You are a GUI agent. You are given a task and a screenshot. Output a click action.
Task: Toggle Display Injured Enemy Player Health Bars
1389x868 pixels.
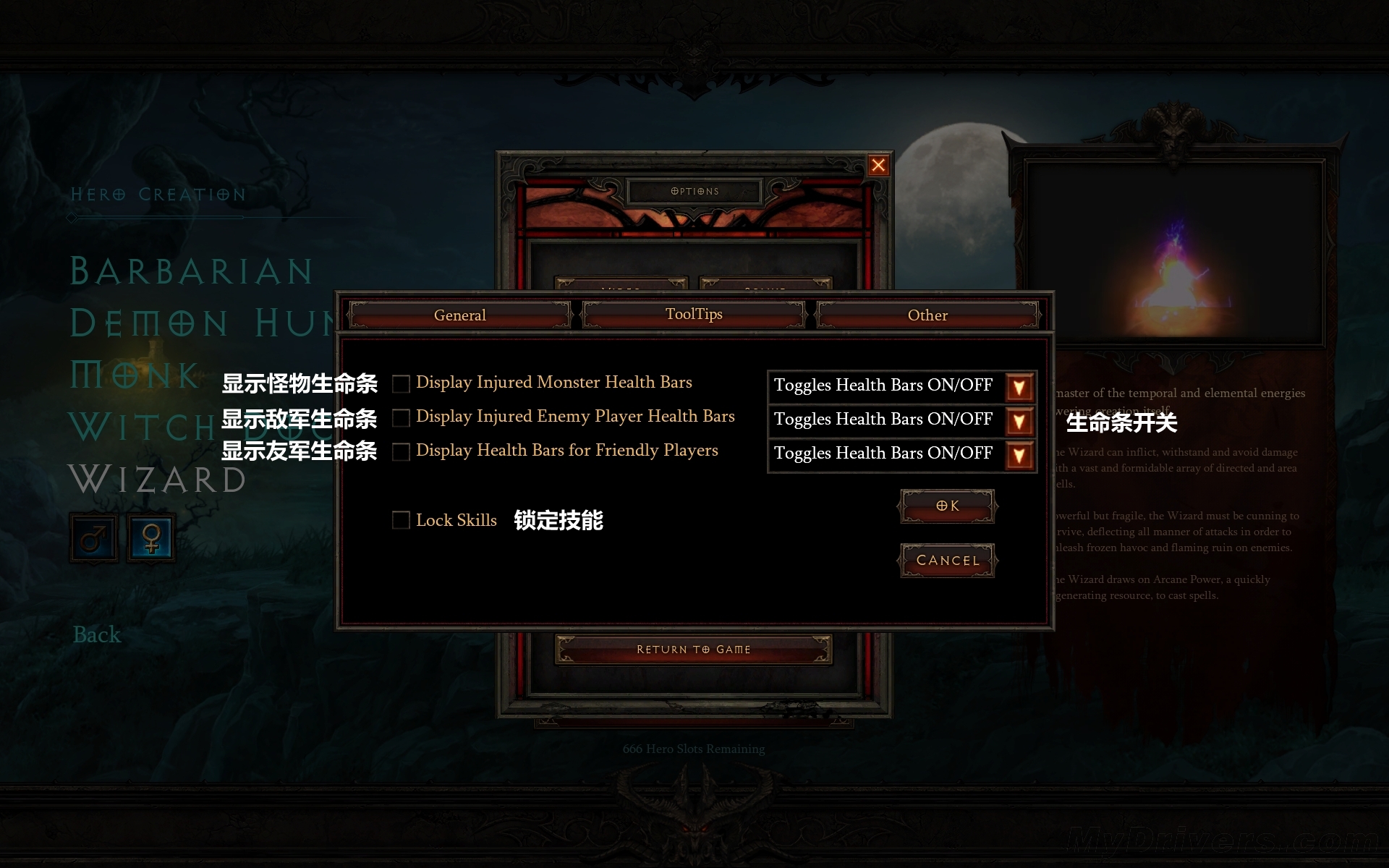401,417
